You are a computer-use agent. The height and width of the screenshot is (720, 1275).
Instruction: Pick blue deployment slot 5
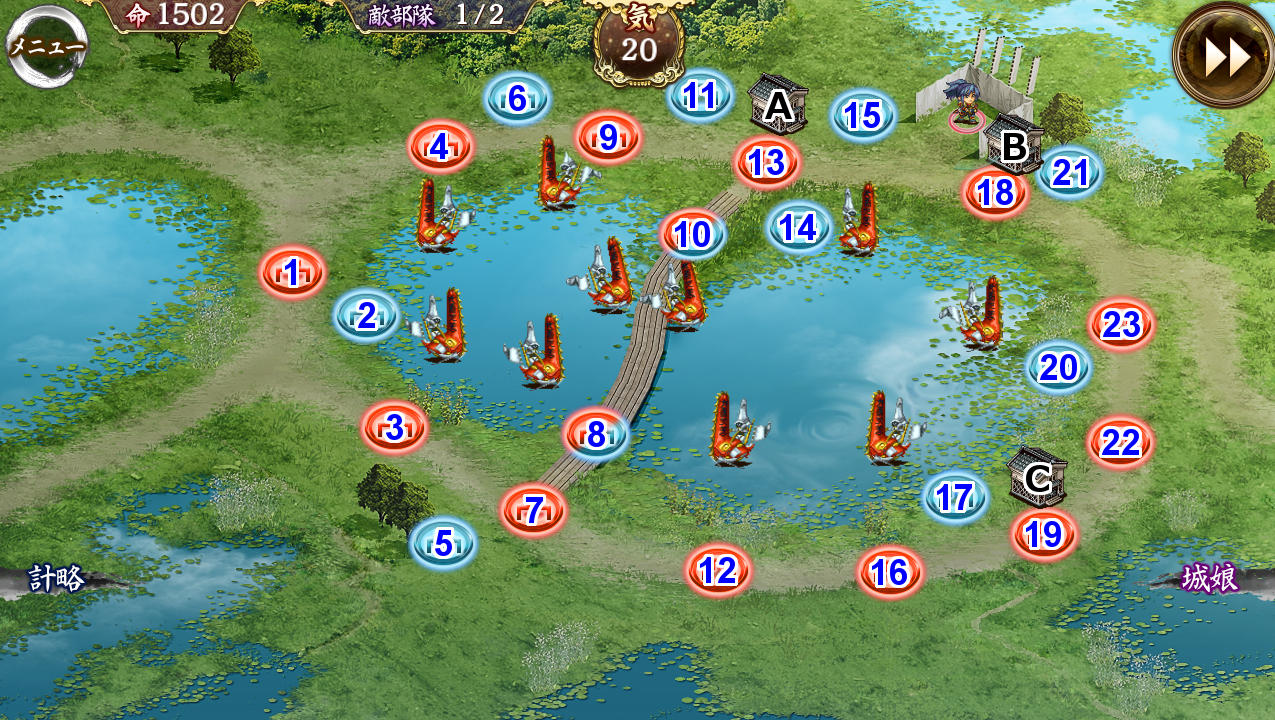(x=443, y=542)
